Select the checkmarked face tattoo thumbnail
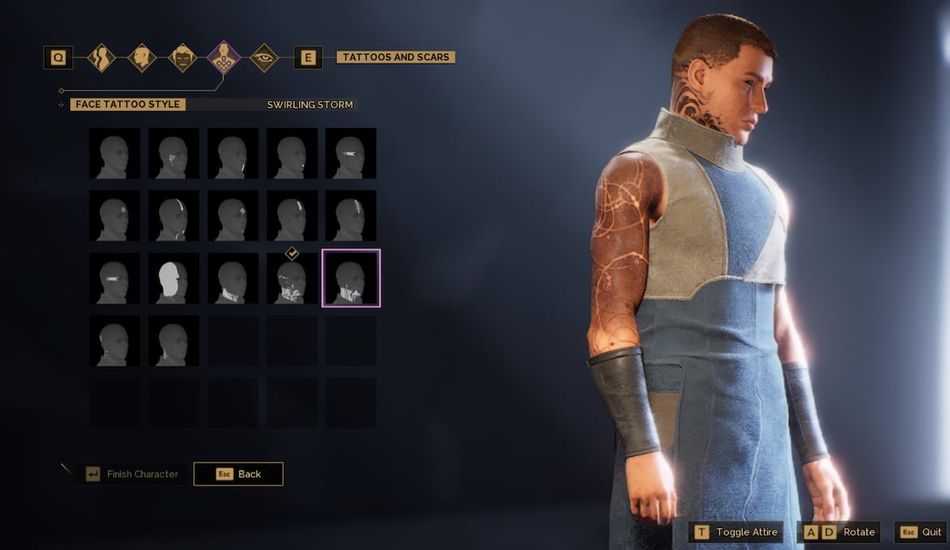This screenshot has width=950, height=550. click(x=292, y=278)
